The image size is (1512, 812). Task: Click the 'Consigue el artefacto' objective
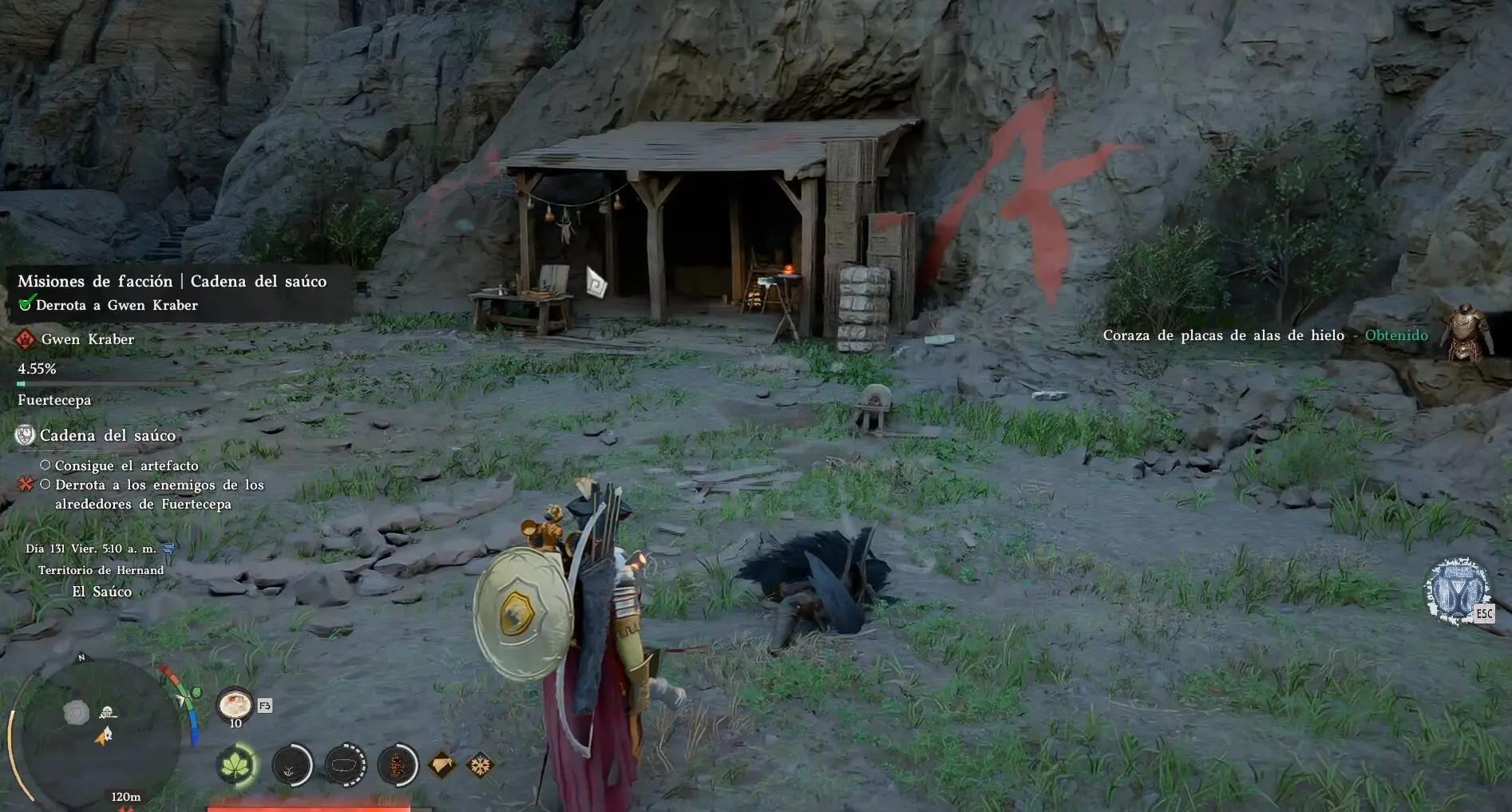tap(126, 465)
